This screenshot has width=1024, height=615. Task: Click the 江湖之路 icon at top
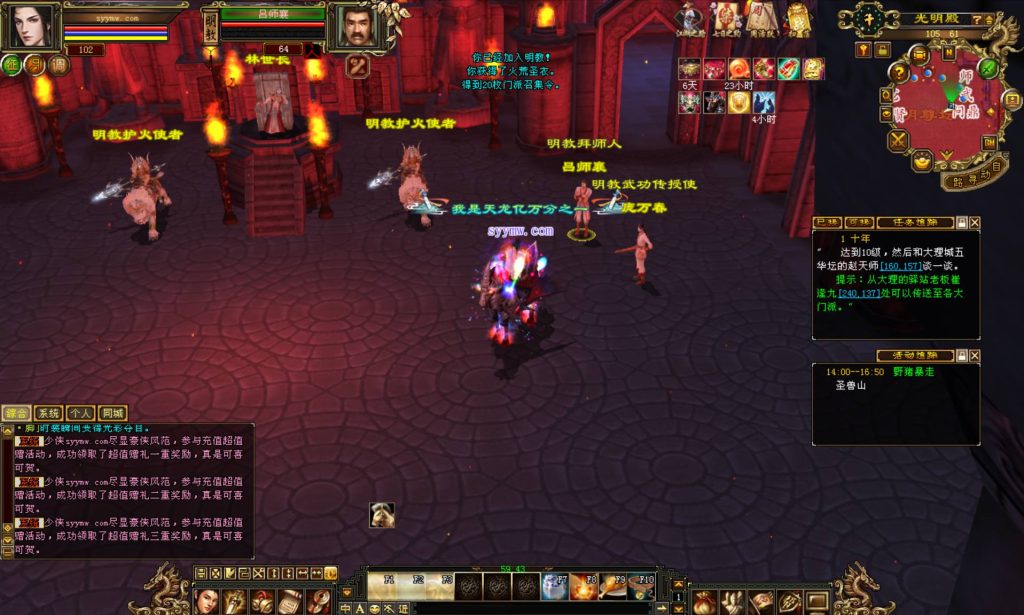690,19
